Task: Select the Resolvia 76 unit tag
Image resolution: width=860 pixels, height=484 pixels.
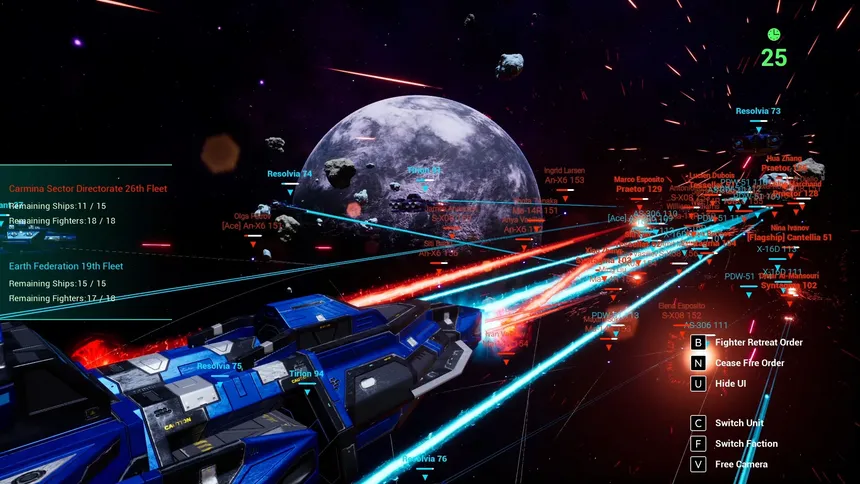Action: [424, 459]
